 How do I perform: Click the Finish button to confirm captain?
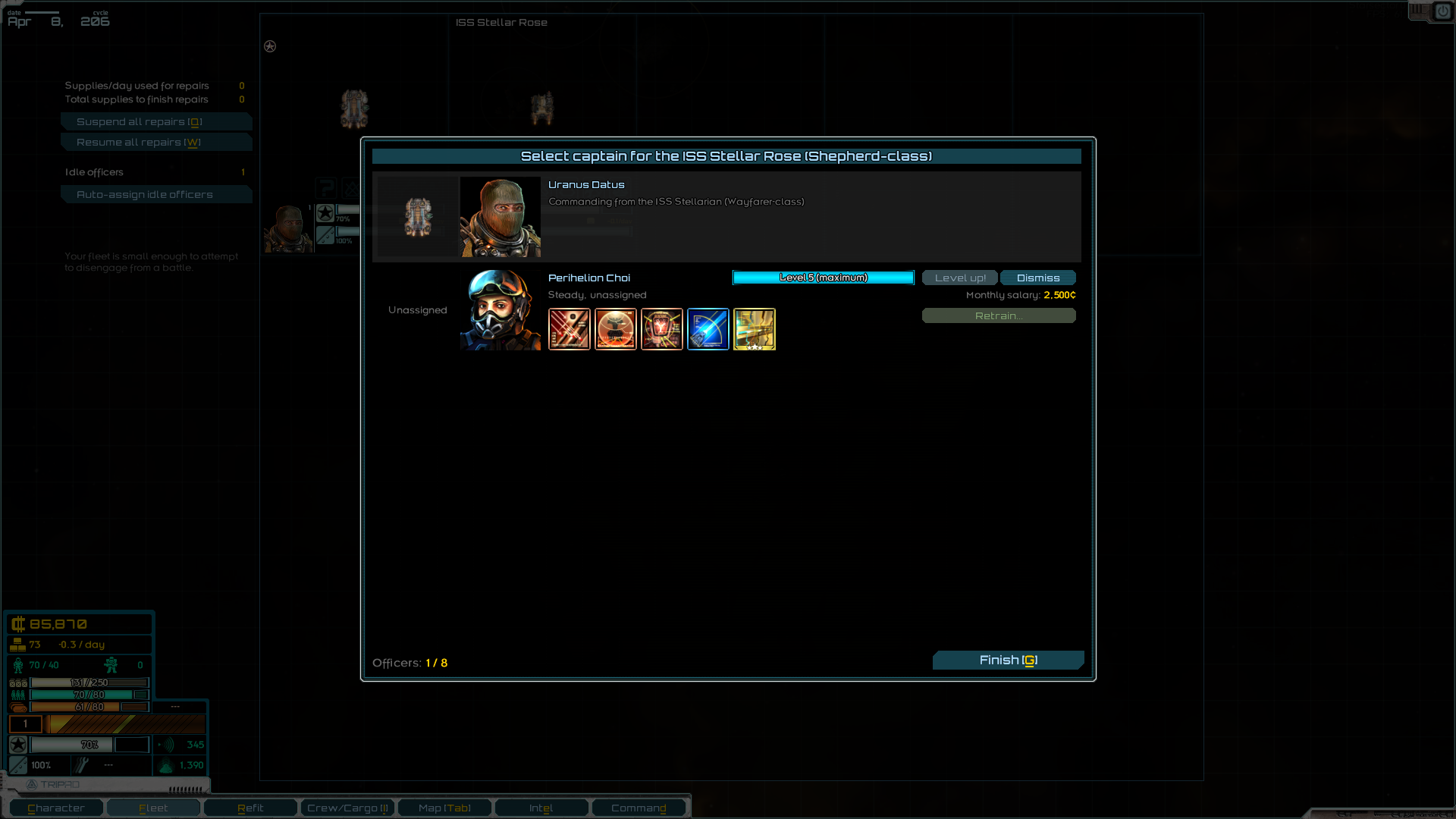(1008, 660)
